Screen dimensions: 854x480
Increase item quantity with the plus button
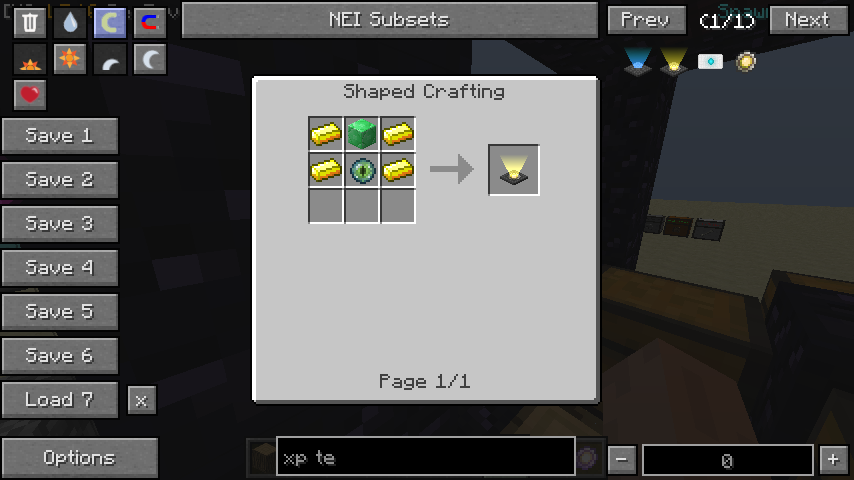point(833,460)
